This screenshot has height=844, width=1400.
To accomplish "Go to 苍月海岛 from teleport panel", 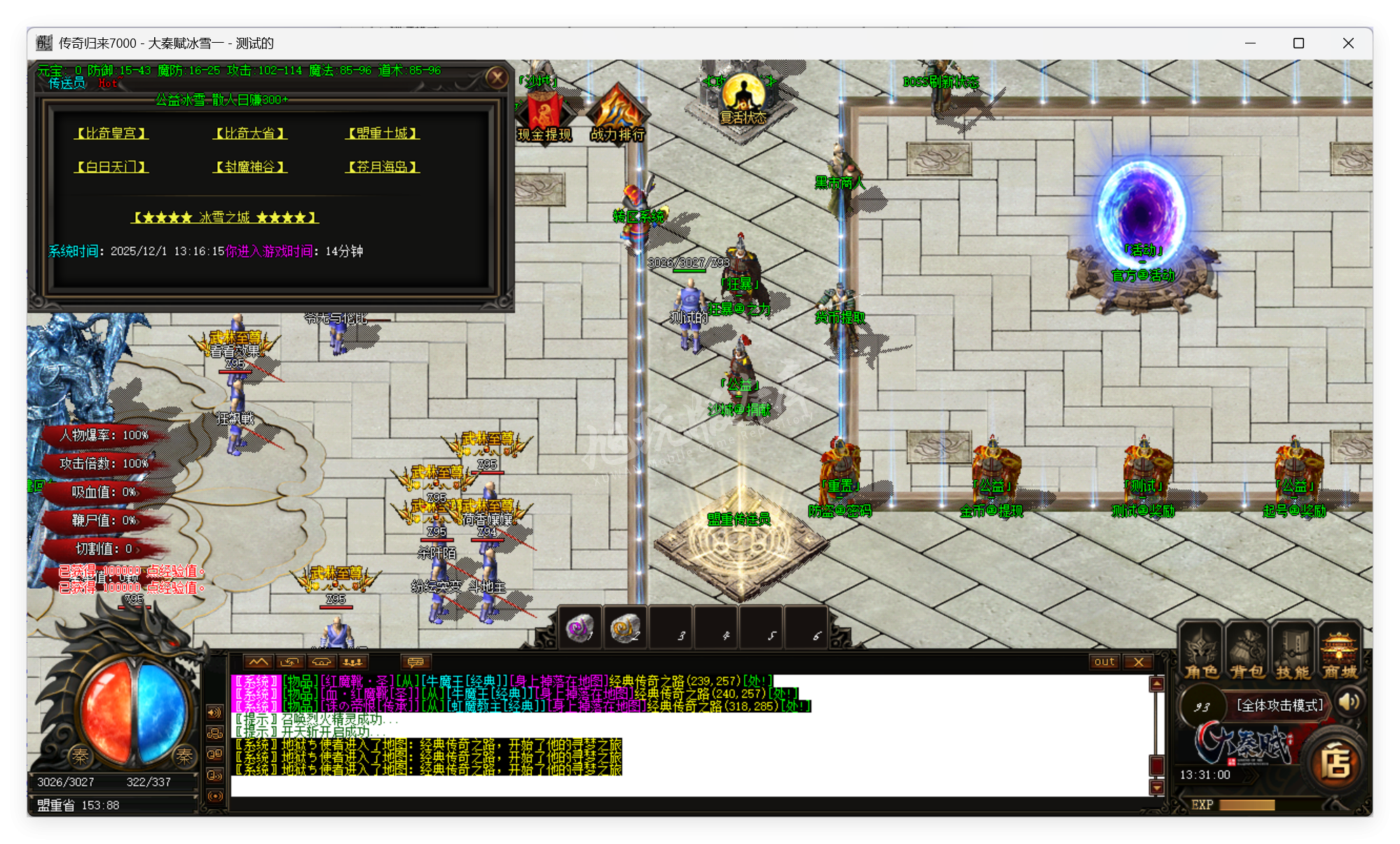I will 383,167.
